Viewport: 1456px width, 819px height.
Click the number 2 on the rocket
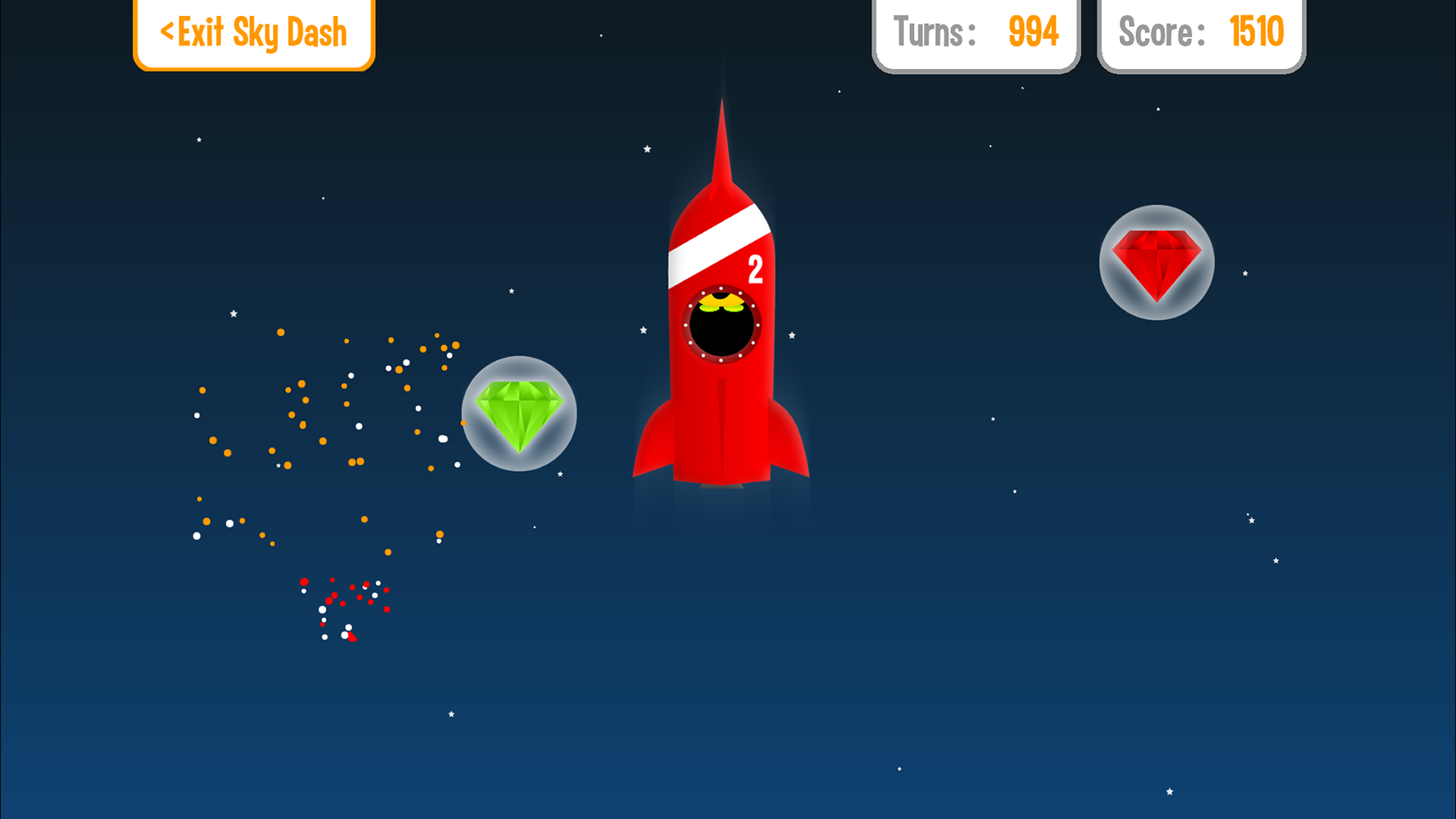[756, 268]
